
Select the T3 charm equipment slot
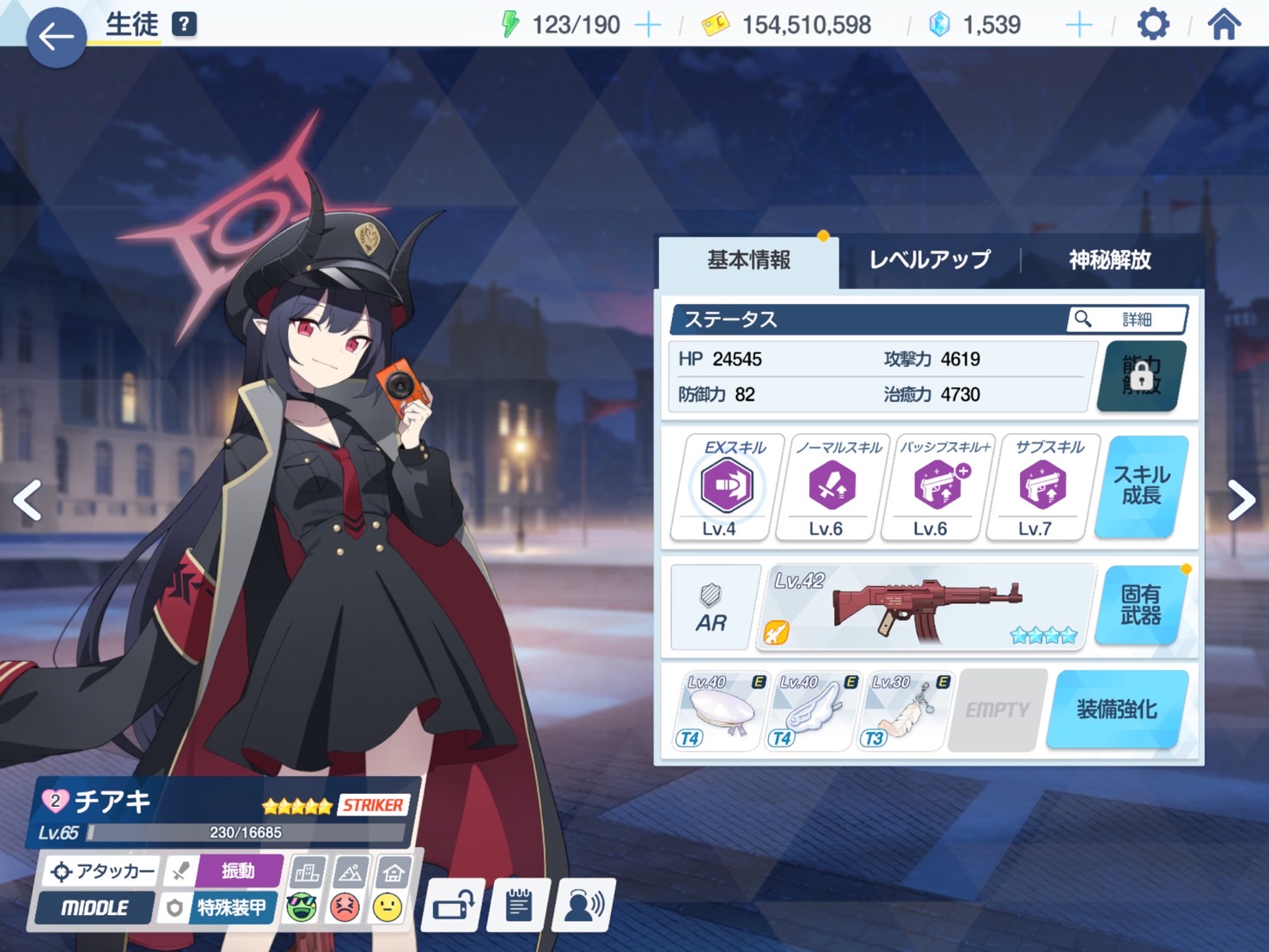tap(904, 711)
